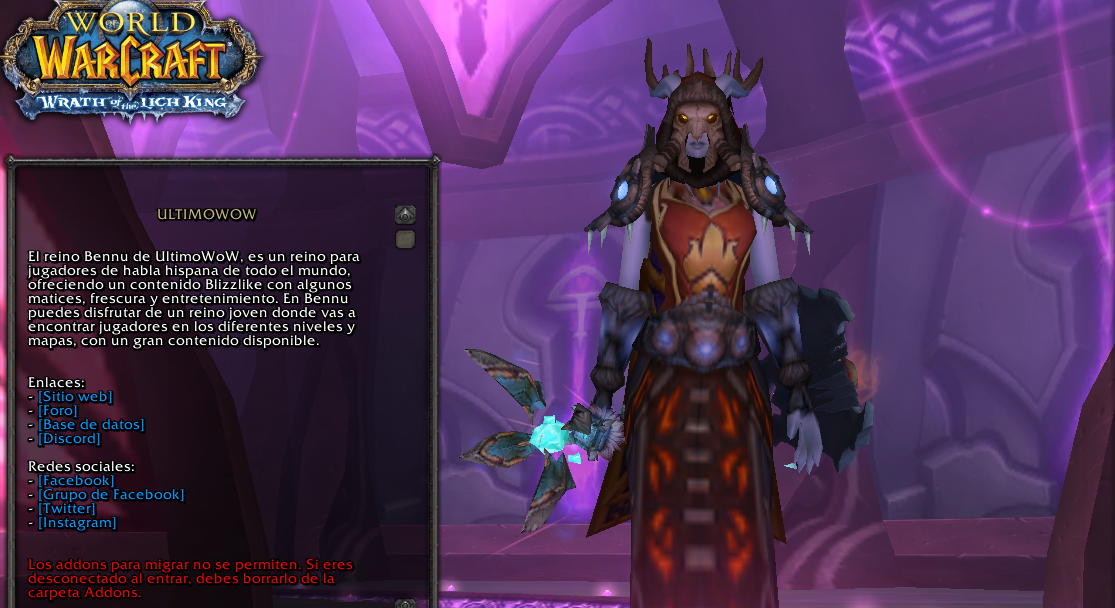Image resolution: width=1115 pixels, height=608 pixels.
Task: Open the Grupo de Facebook link
Action: (x=111, y=495)
